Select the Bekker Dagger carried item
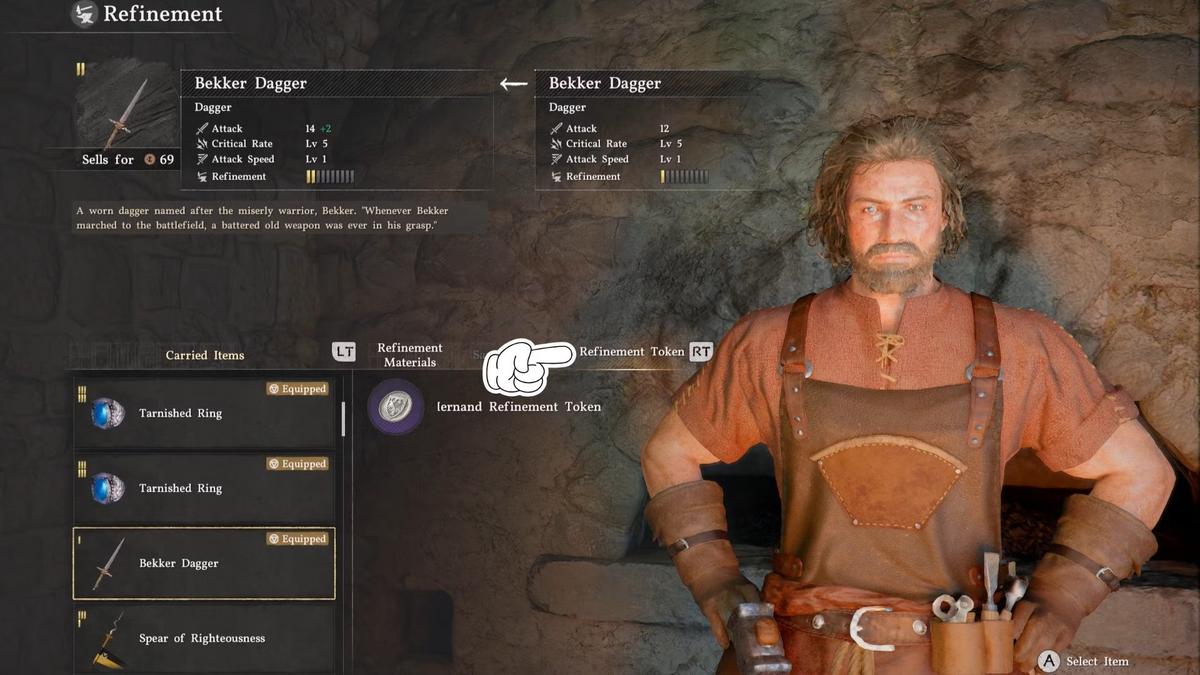This screenshot has width=1200, height=675. click(204, 563)
